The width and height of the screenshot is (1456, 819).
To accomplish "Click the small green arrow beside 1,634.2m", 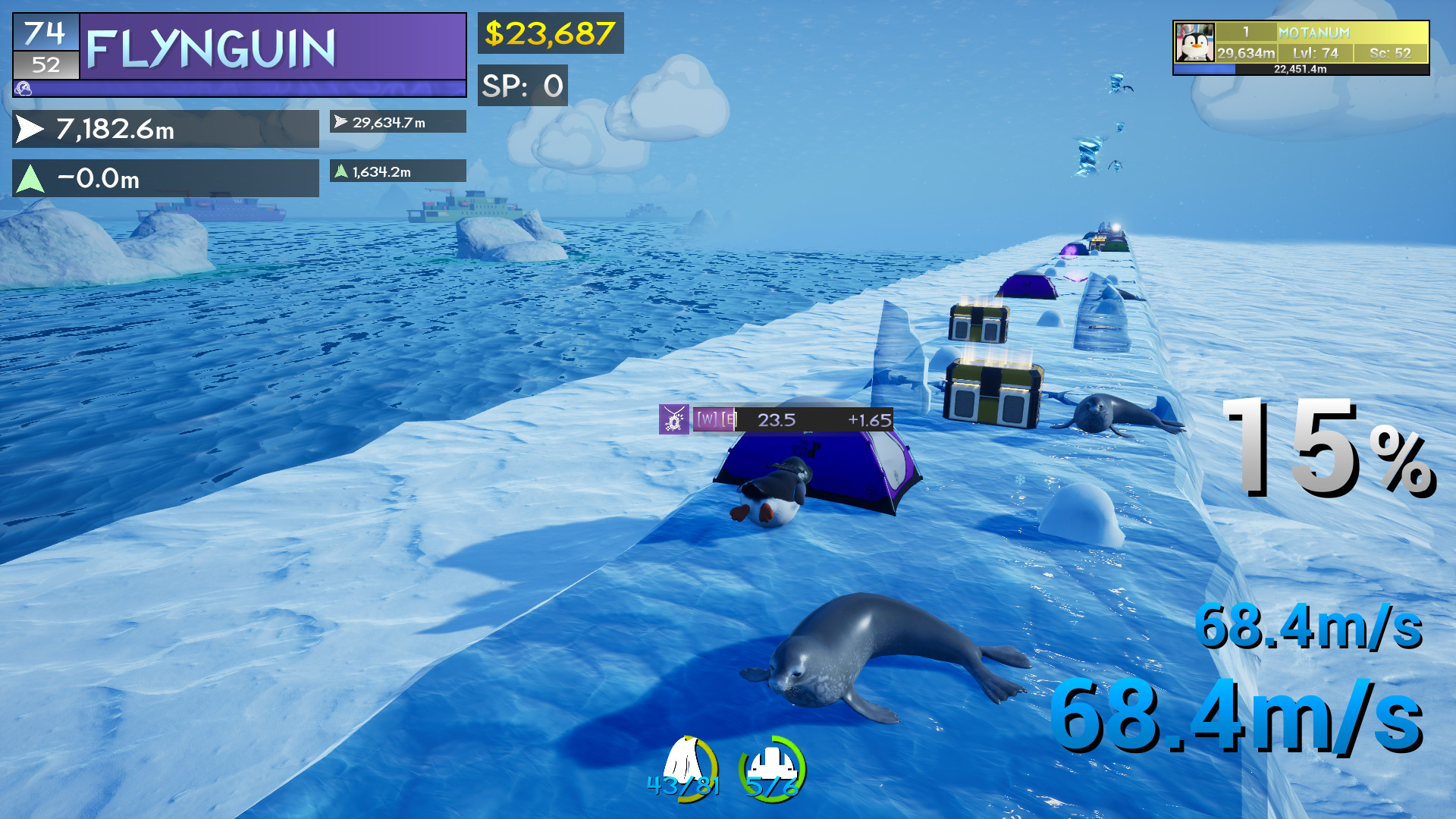I will (341, 171).
